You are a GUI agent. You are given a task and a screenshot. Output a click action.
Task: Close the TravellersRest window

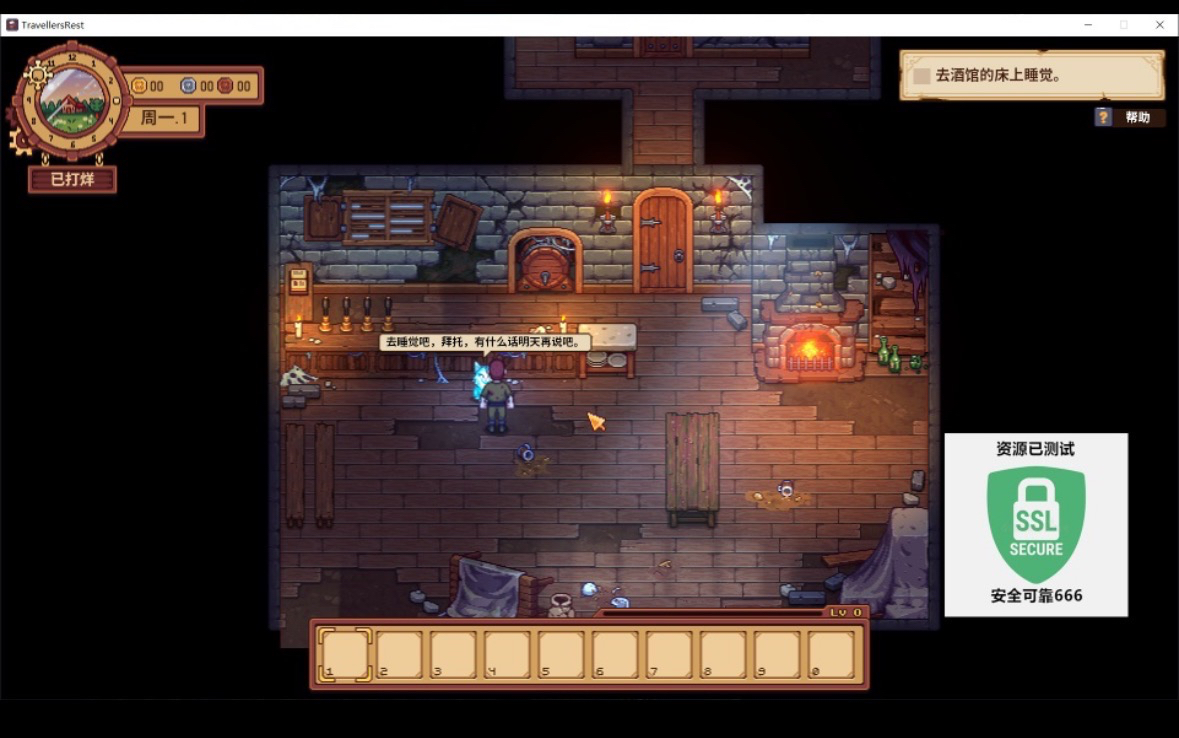point(1160,25)
